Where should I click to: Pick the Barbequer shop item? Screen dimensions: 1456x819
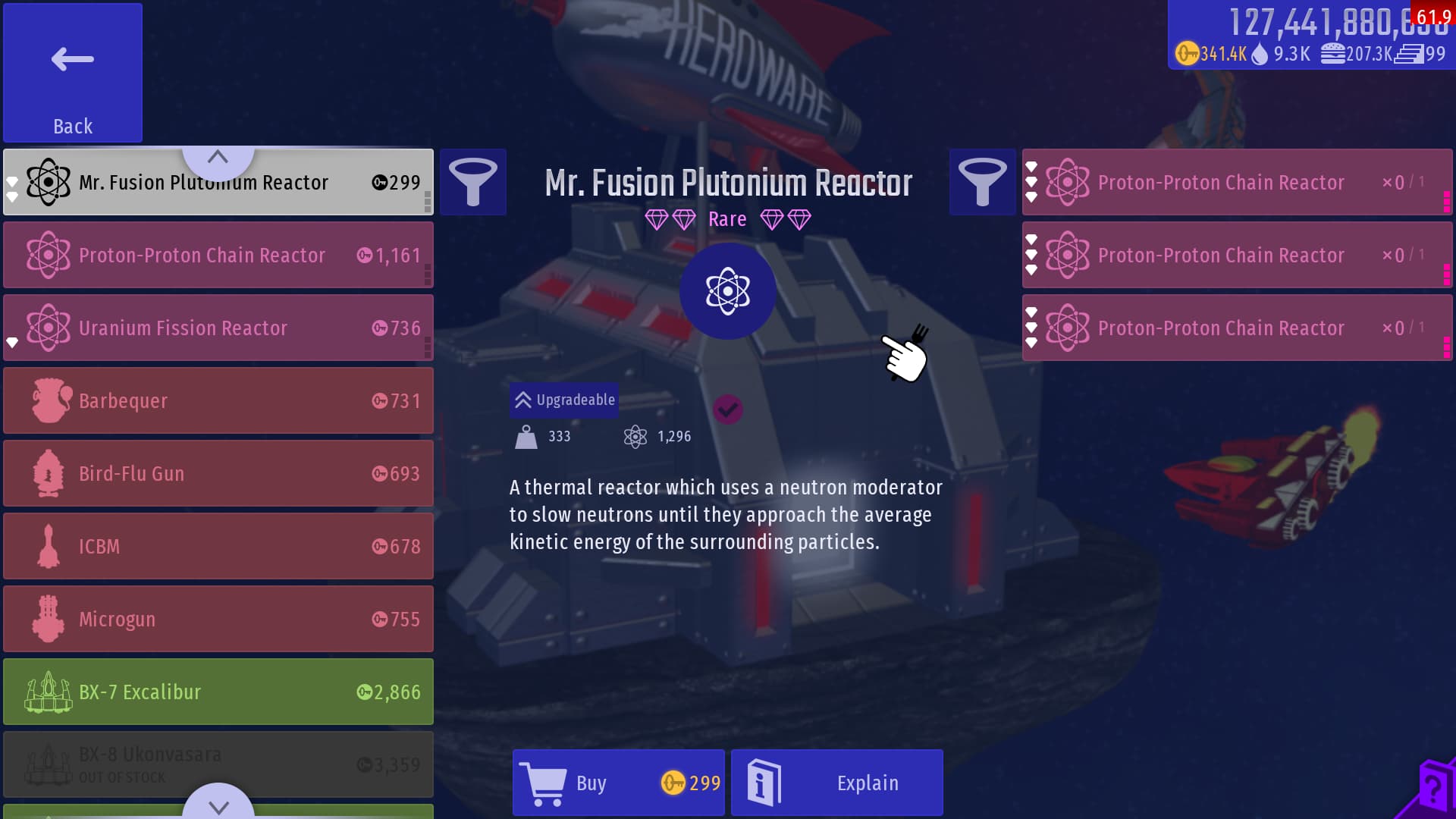point(218,400)
